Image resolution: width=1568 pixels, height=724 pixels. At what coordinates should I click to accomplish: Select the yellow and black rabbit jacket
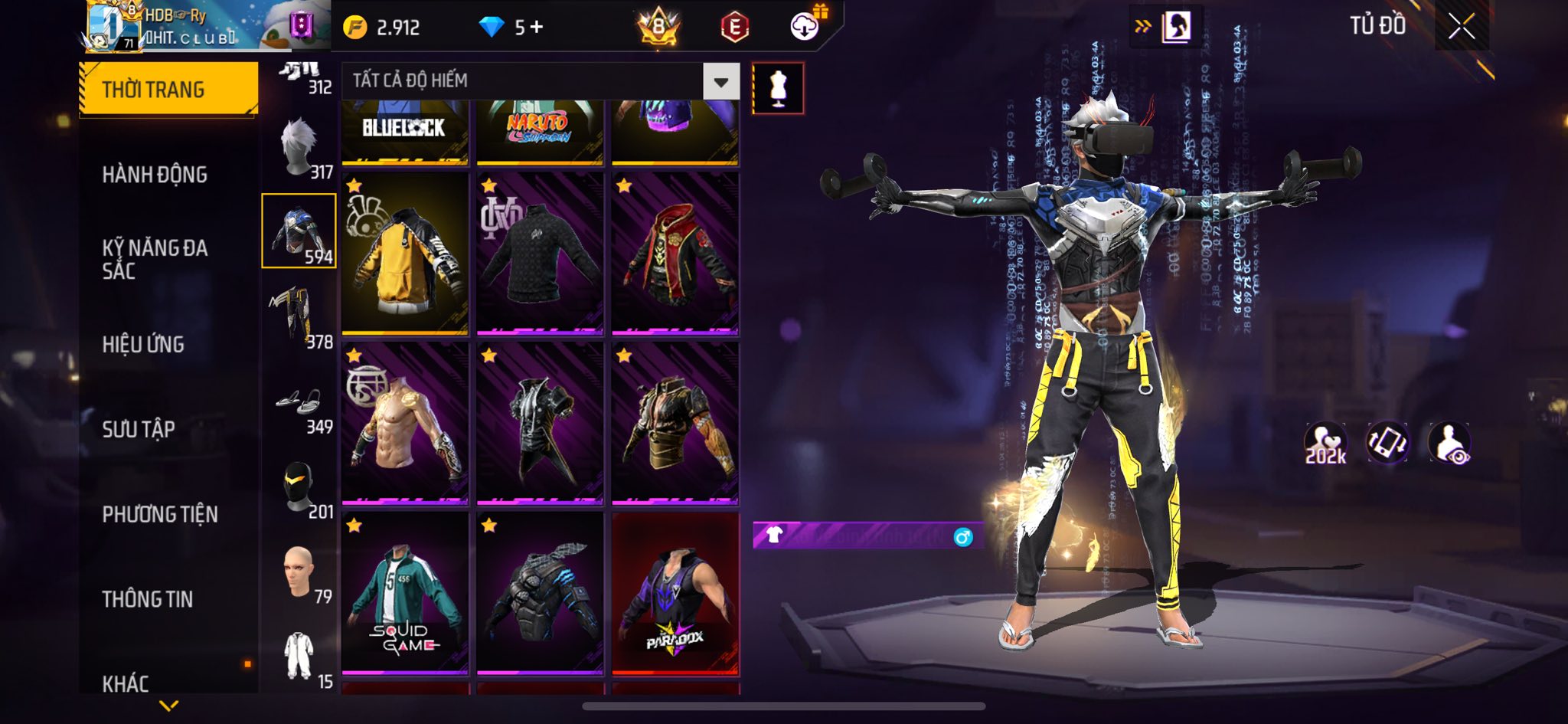[405, 254]
